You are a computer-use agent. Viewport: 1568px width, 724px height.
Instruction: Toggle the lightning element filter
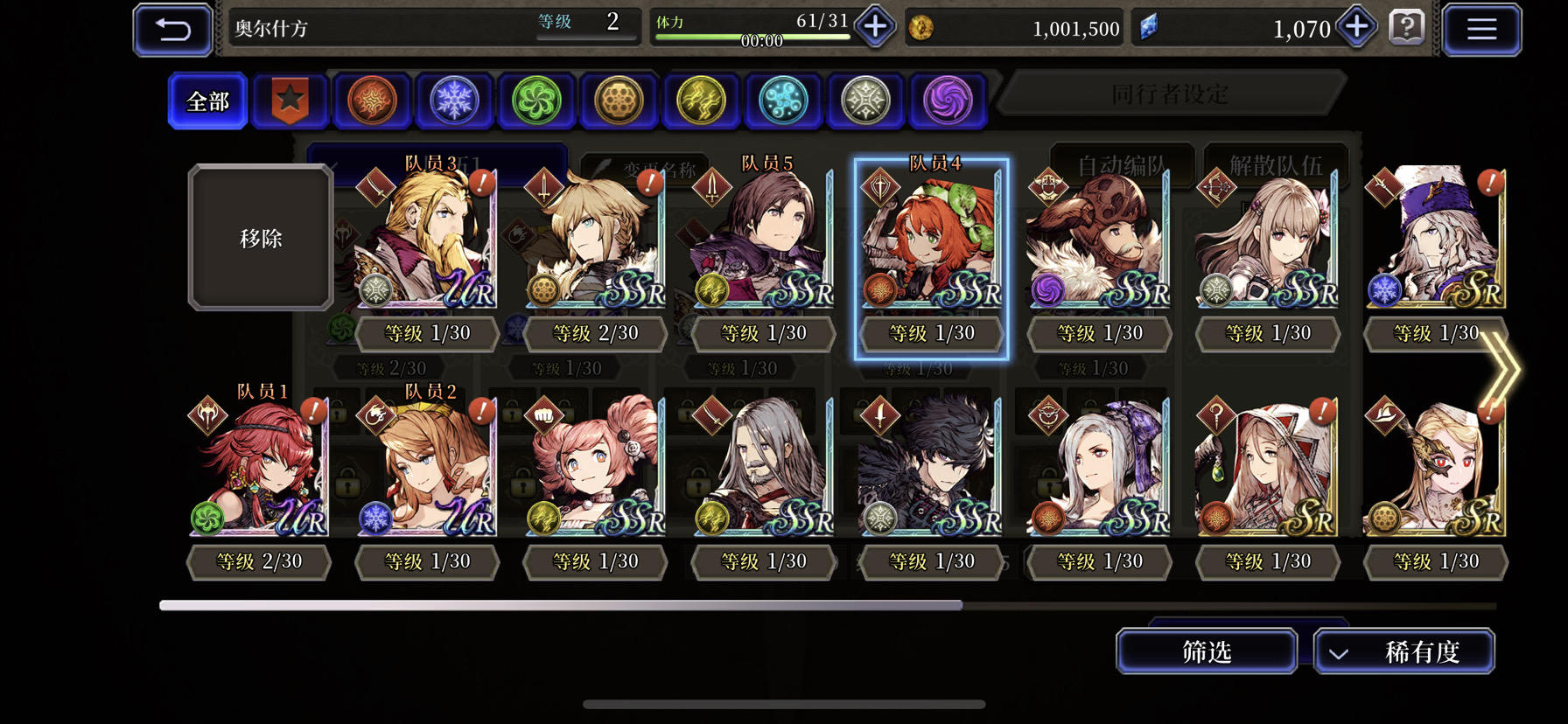[x=701, y=101]
